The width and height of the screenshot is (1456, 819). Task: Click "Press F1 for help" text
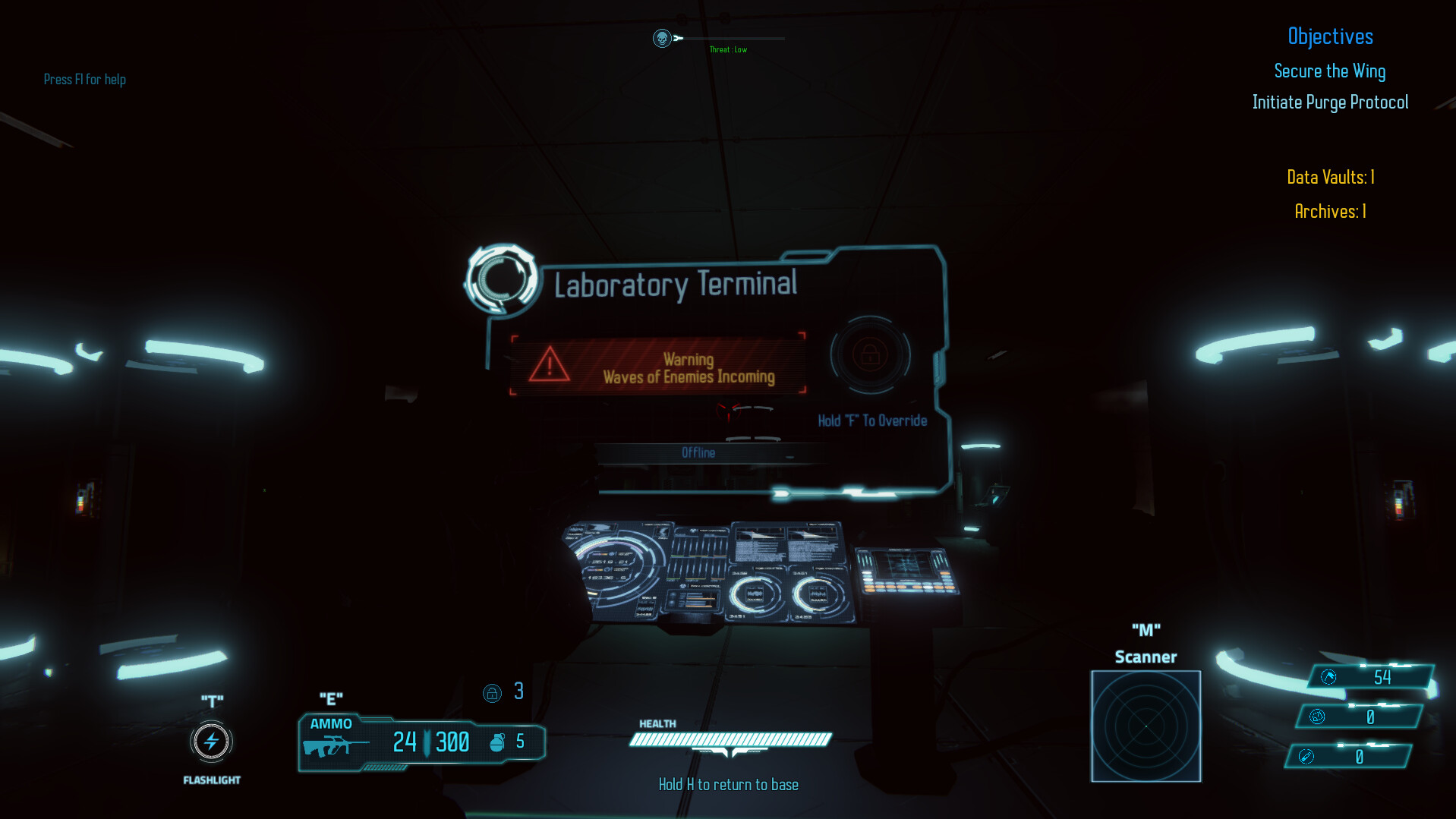pyautogui.click(x=85, y=79)
